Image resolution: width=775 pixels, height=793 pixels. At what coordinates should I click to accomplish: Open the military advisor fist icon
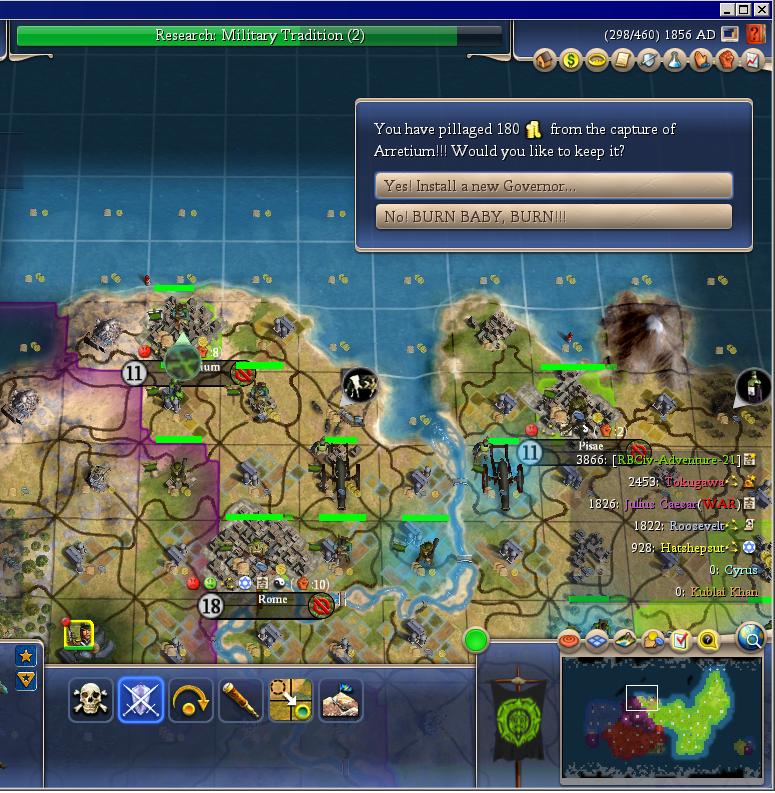(727, 61)
